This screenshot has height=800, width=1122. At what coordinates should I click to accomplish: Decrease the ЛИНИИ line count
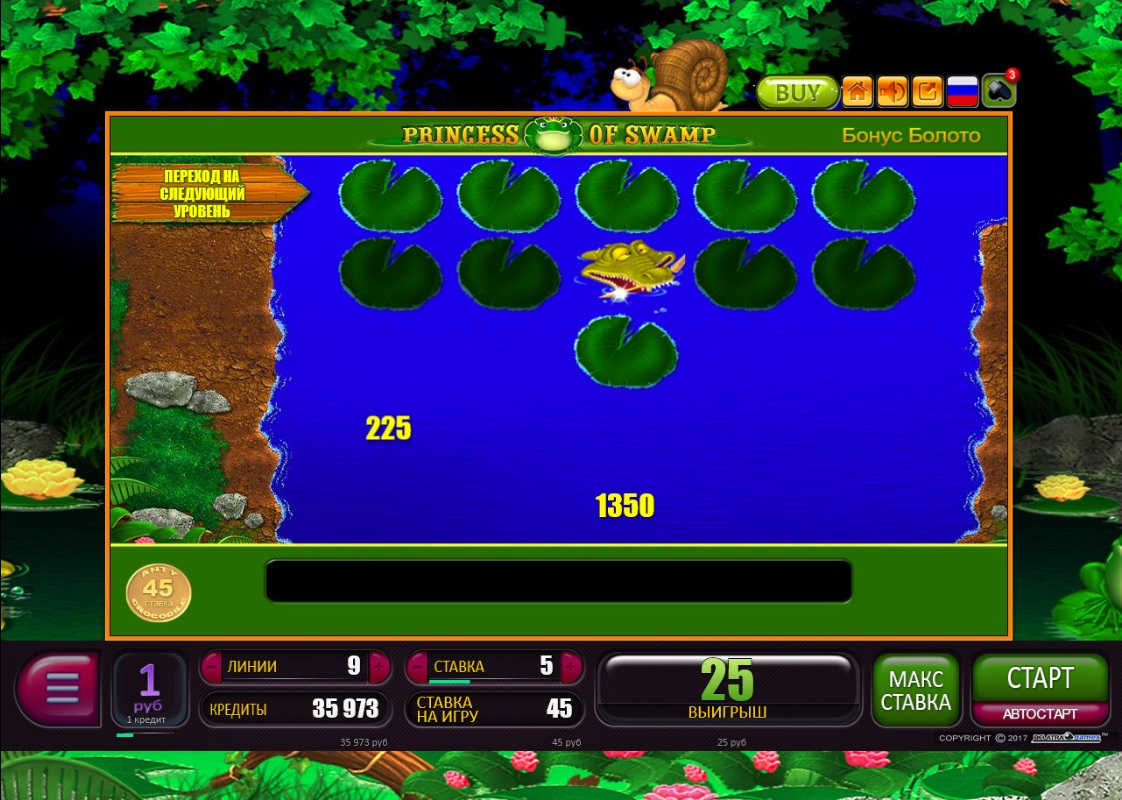[x=210, y=666]
